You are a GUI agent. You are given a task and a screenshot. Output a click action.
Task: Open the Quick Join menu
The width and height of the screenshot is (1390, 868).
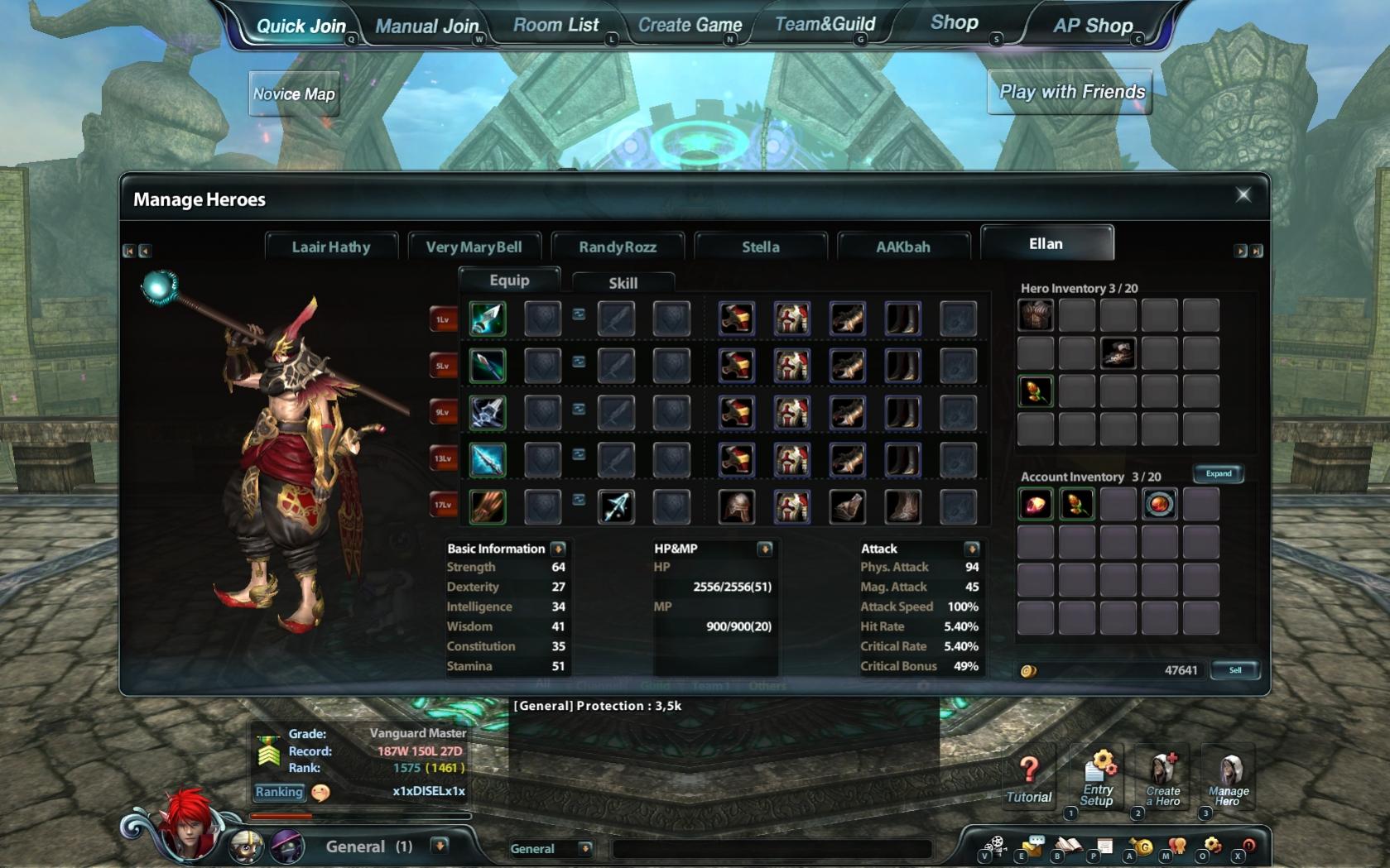[301, 26]
